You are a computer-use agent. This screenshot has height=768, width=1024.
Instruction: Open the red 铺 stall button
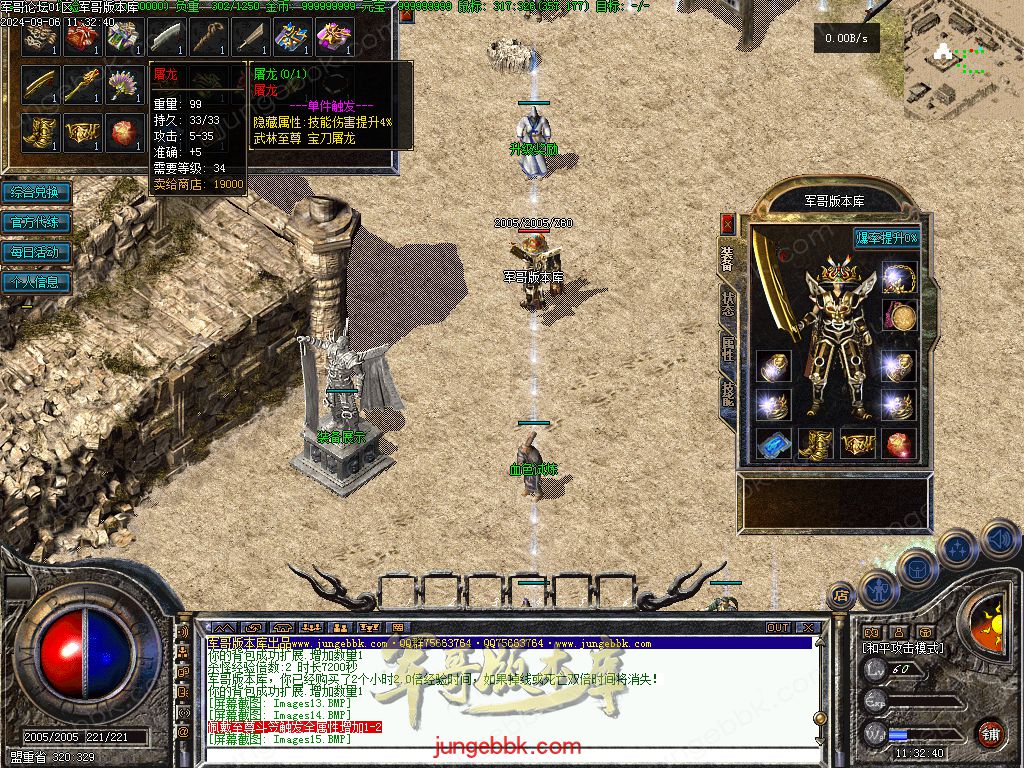[x=990, y=733]
